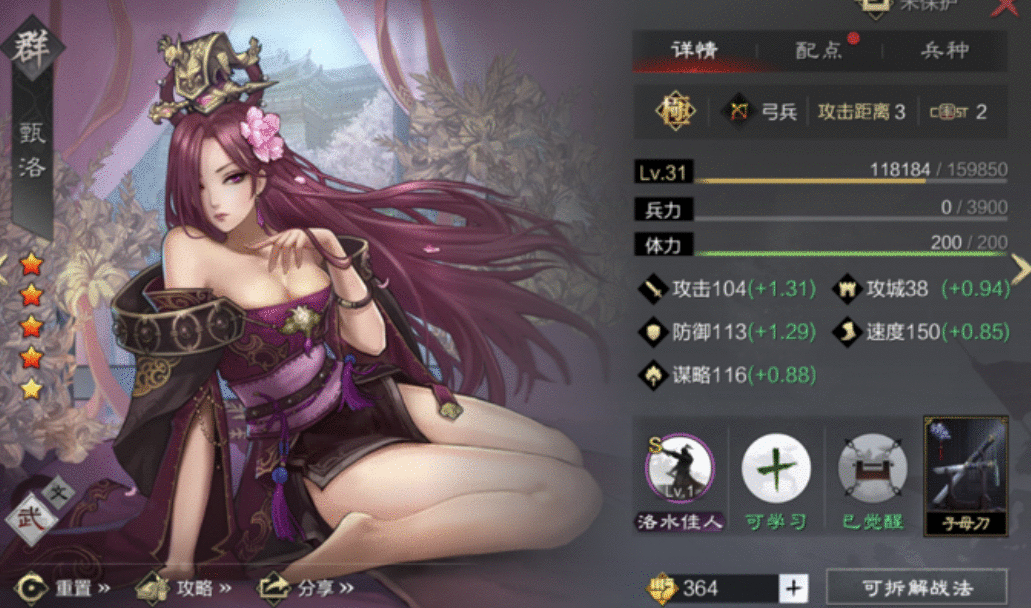
Task: Add more gold with the plus button
Action: pyautogui.click(x=794, y=588)
